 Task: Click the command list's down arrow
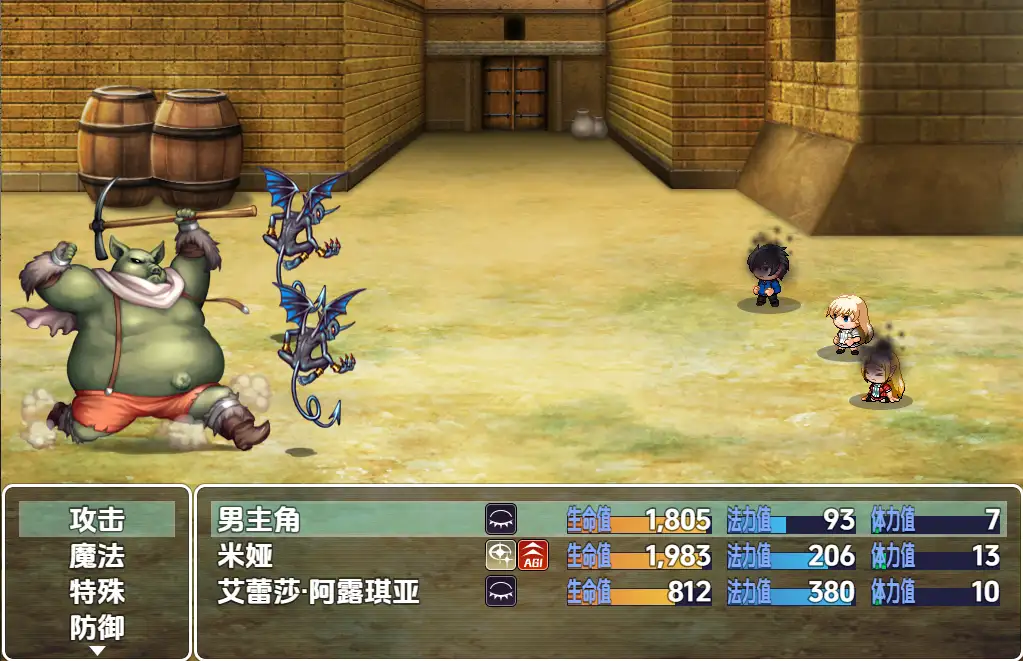click(97, 650)
